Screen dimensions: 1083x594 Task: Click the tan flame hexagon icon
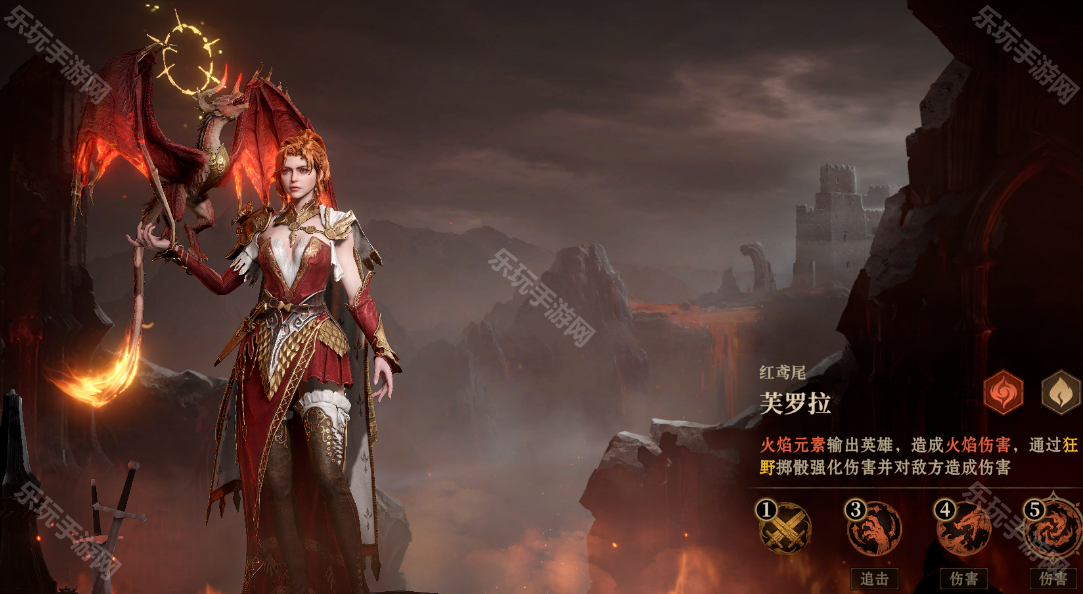pyautogui.click(x=1060, y=392)
